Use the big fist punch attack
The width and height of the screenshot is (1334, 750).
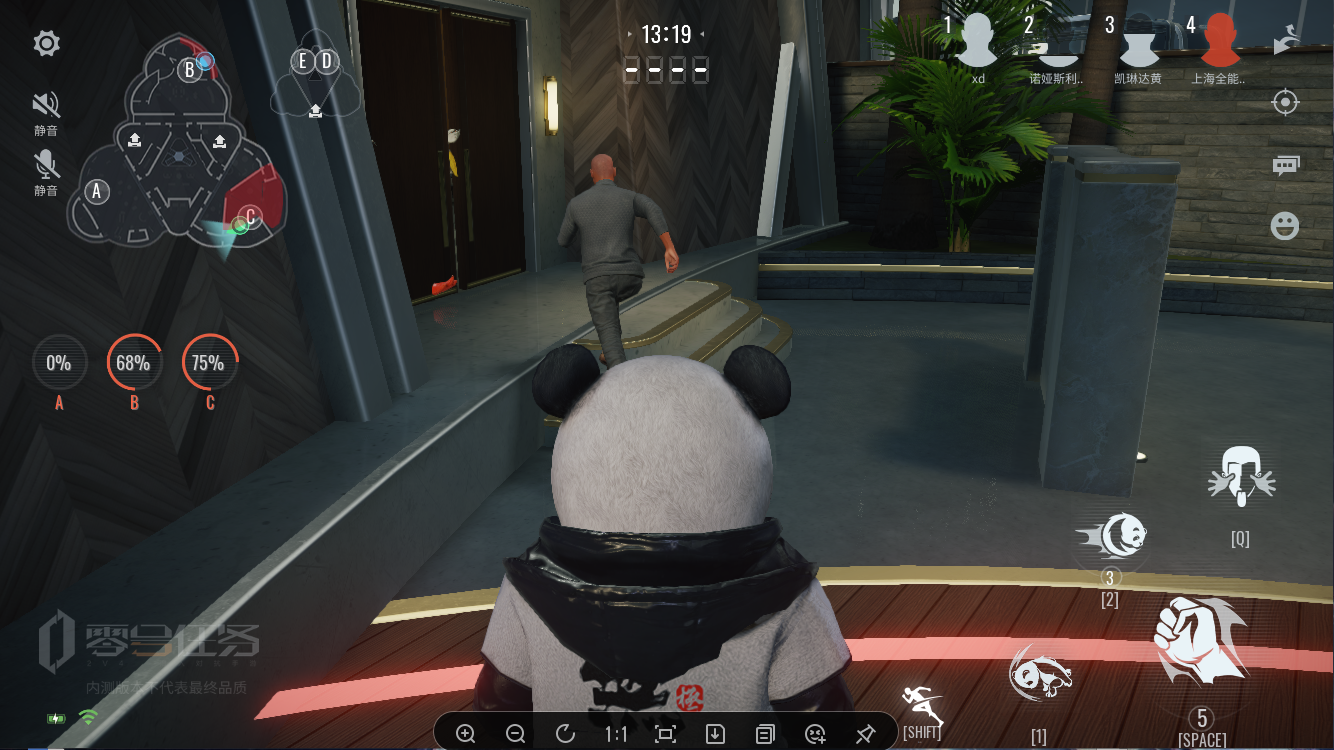[x=1199, y=645]
